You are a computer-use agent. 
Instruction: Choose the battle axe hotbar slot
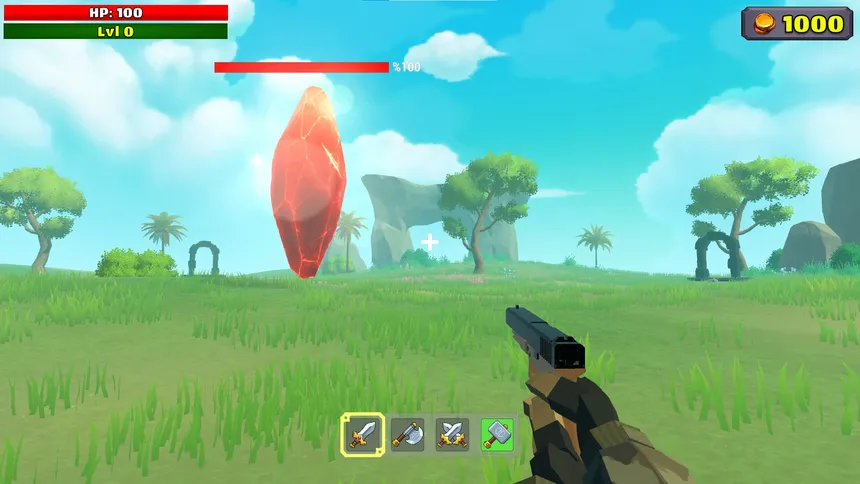pyautogui.click(x=407, y=434)
